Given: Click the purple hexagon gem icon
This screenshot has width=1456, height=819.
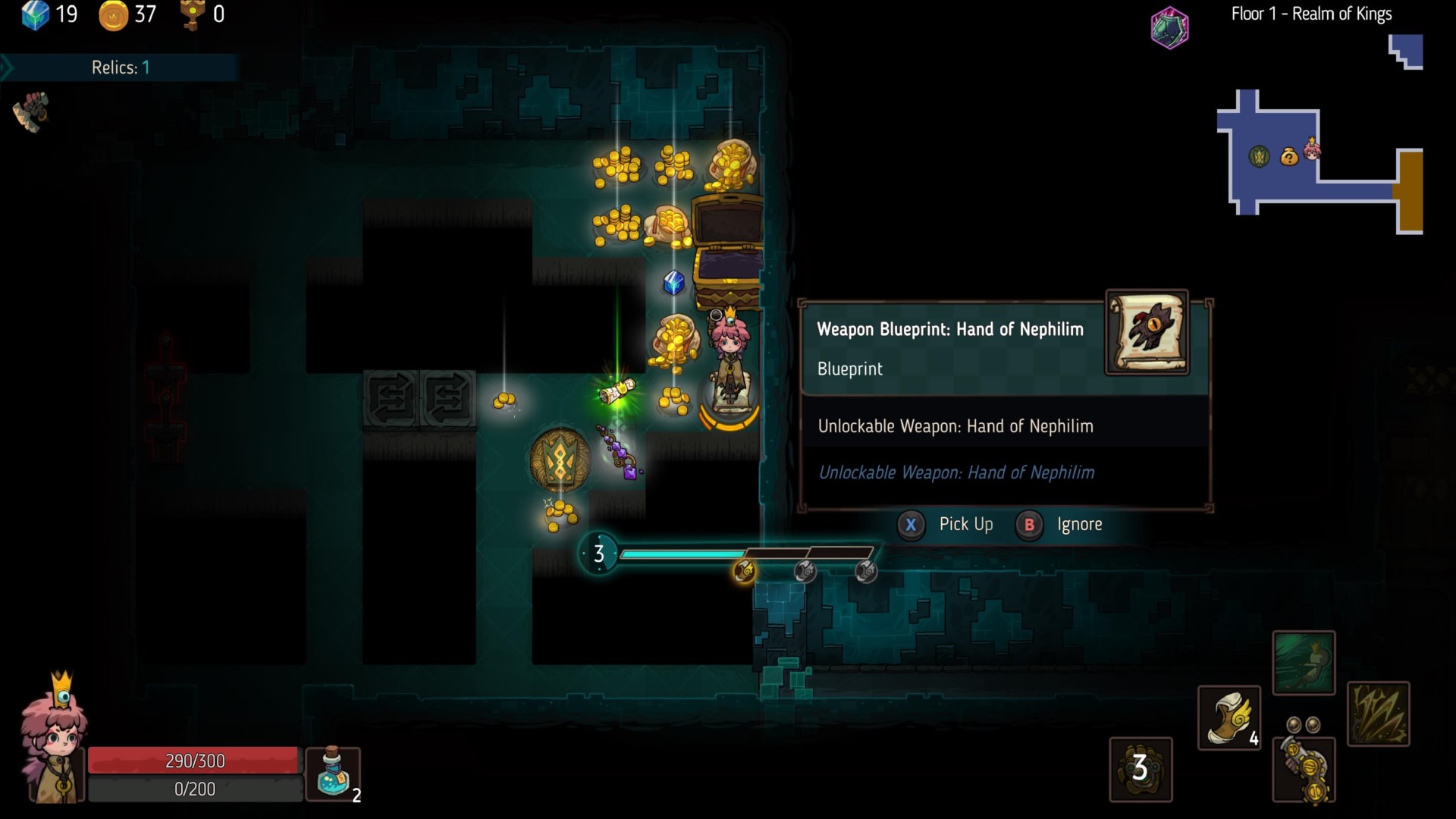Looking at the screenshot, I should pos(1169,28).
